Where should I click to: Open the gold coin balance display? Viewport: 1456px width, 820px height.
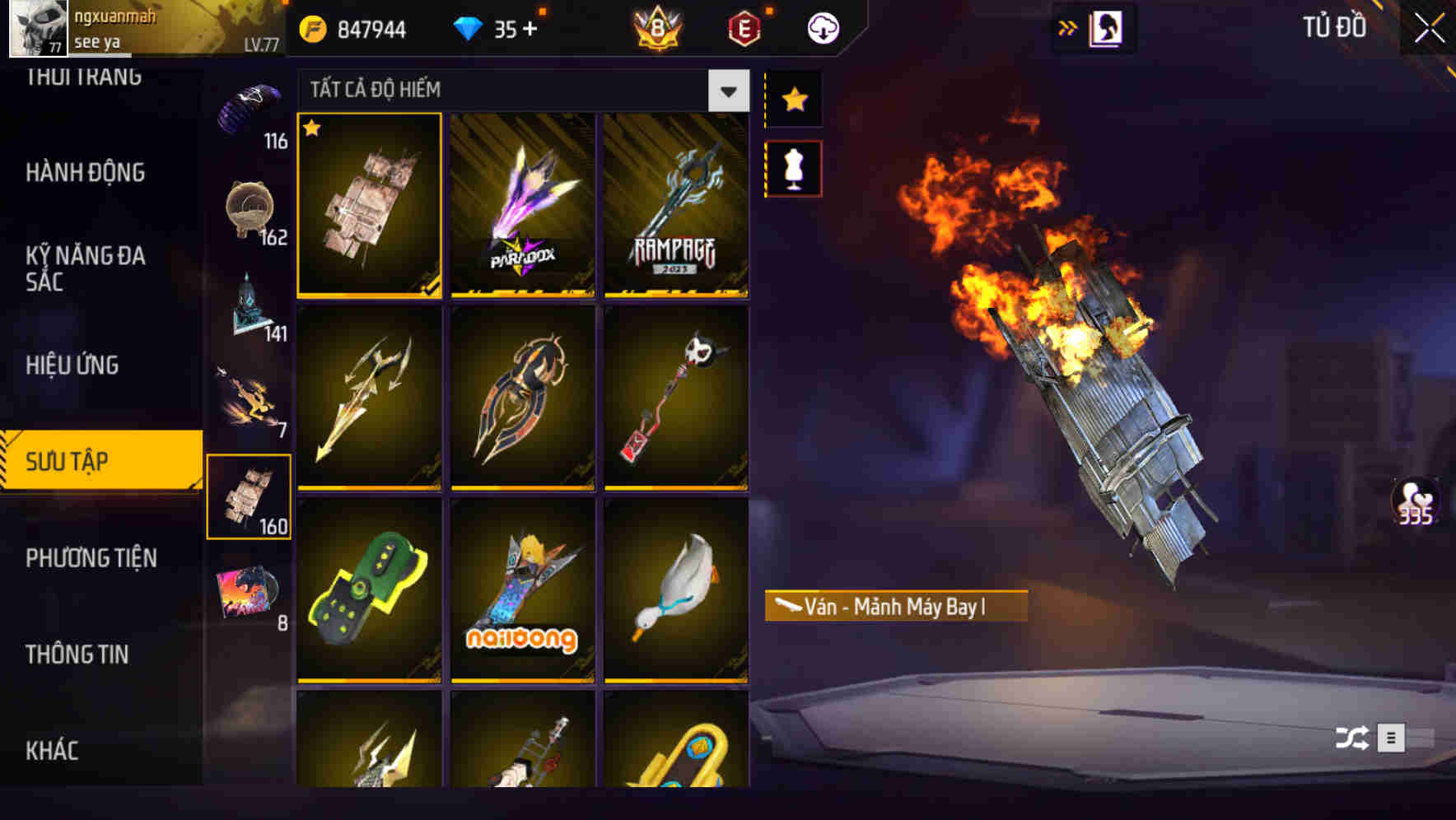[354, 27]
